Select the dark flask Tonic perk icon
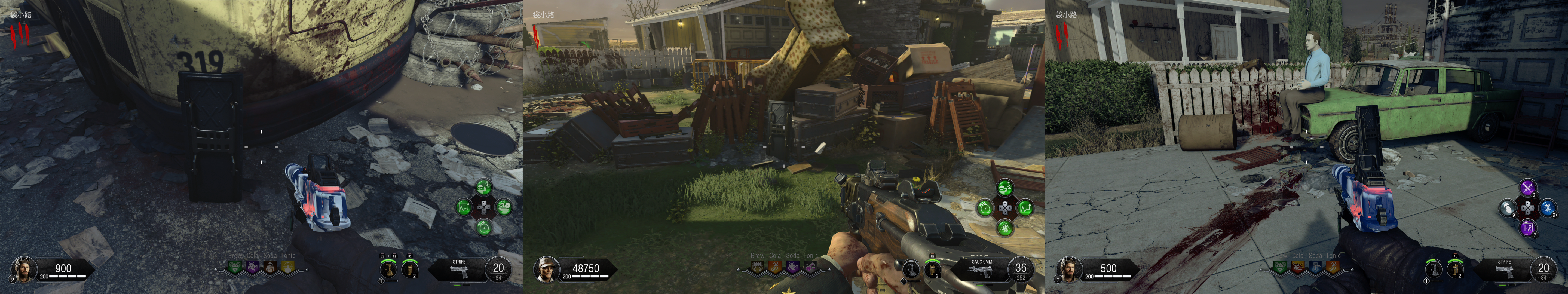 point(810,267)
